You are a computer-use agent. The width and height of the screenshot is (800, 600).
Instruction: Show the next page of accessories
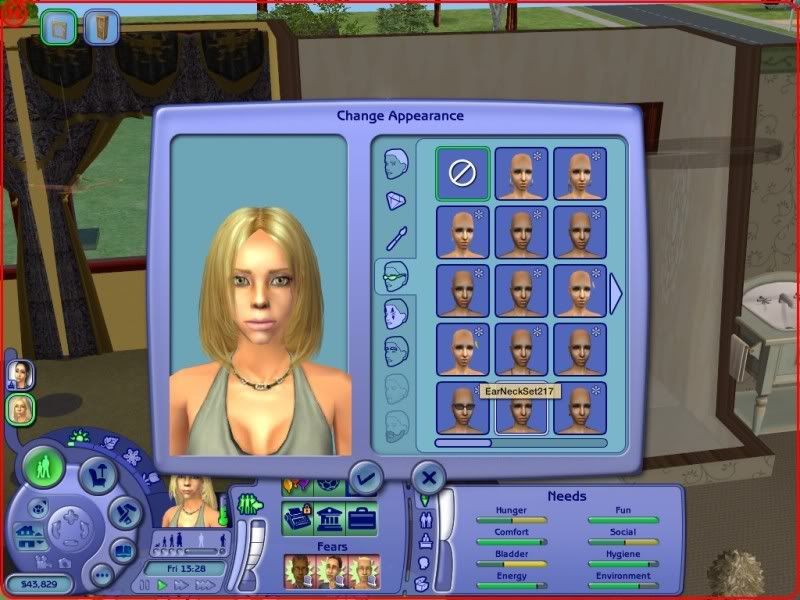(616, 292)
